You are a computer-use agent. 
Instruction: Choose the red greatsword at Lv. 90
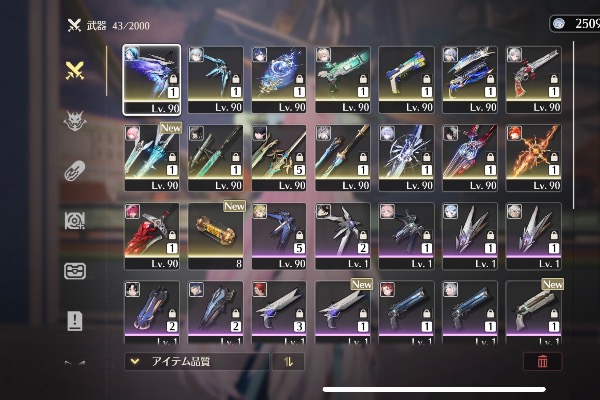click(x=152, y=234)
